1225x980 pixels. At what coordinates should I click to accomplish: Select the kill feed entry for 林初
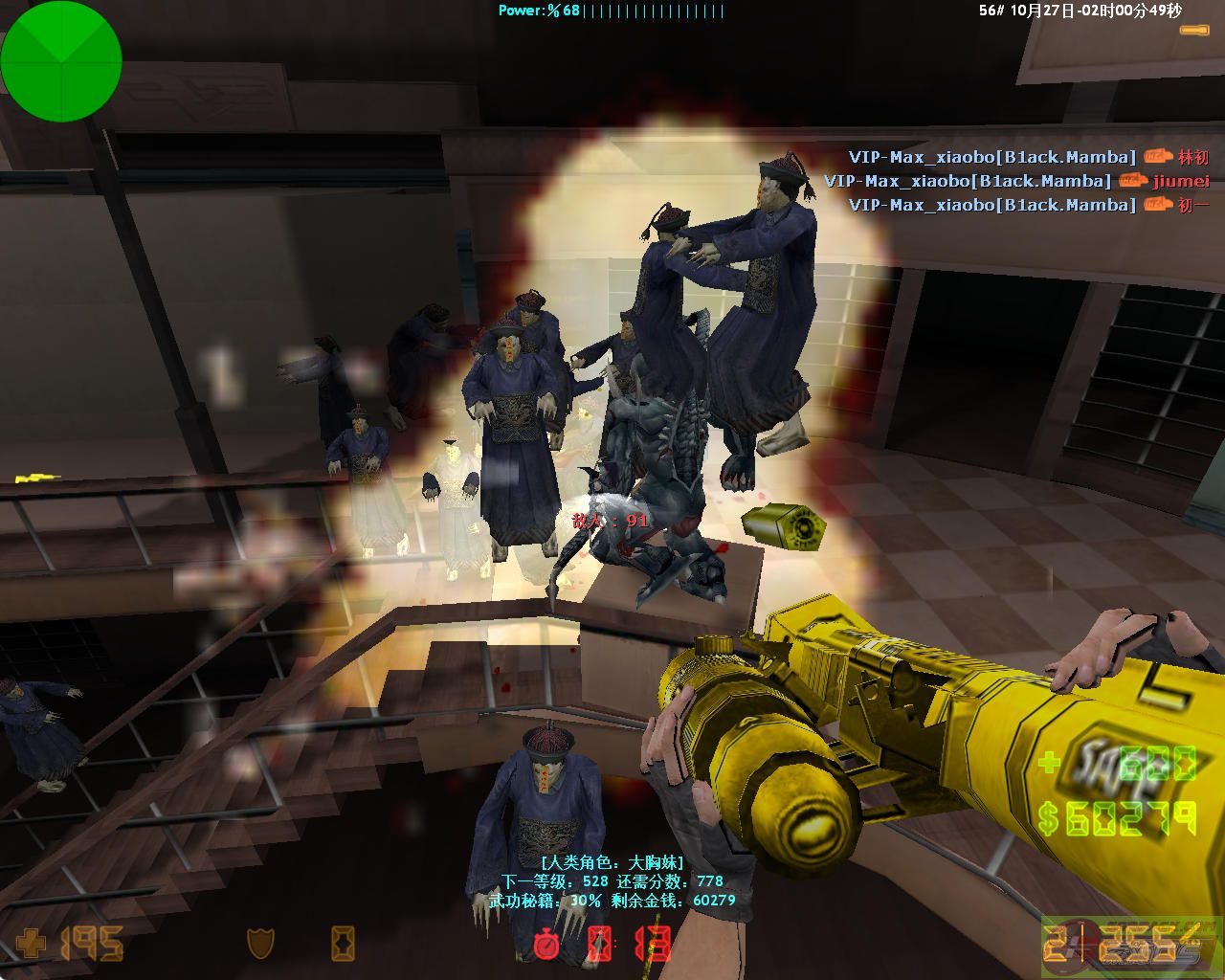click(1029, 157)
